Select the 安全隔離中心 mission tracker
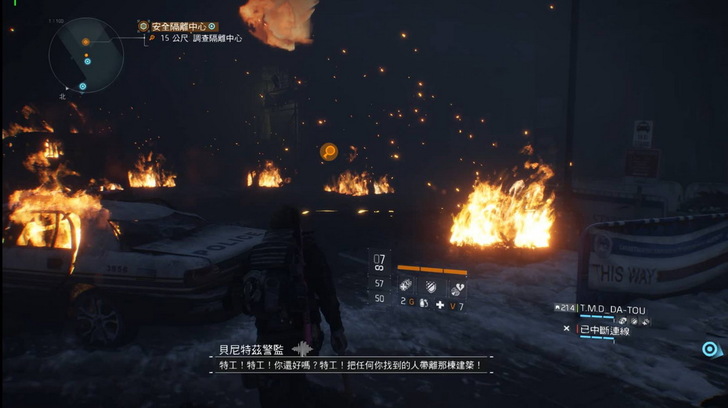The height and width of the screenshot is (408, 728). 178,26
